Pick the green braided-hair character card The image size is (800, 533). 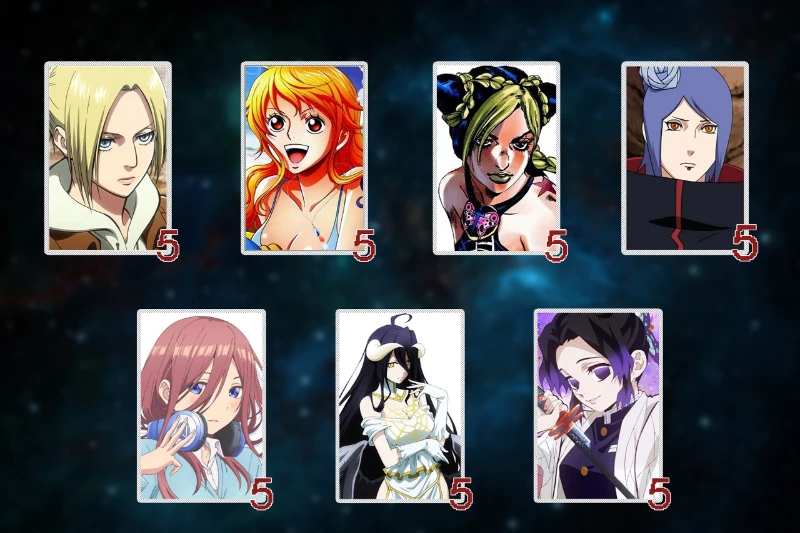point(496,157)
